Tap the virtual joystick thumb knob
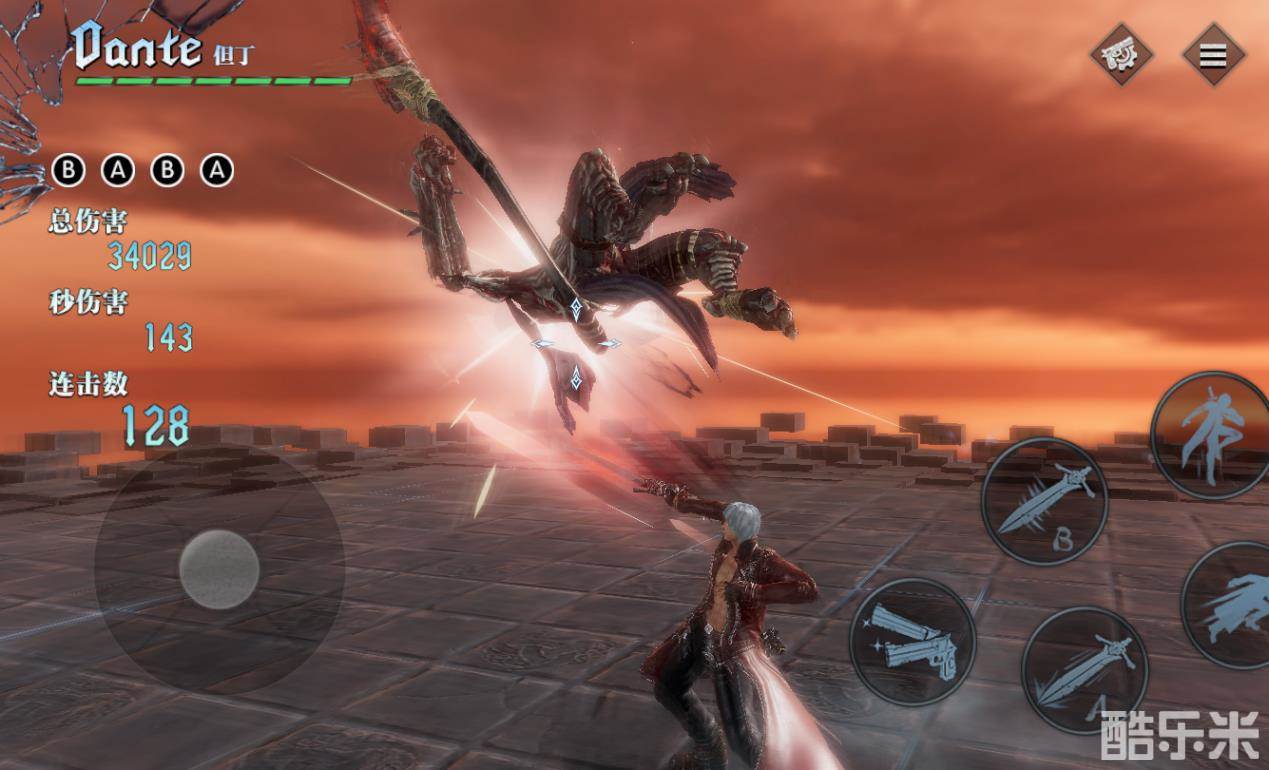This screenshot has width=1269, height=770. point(219,569)
